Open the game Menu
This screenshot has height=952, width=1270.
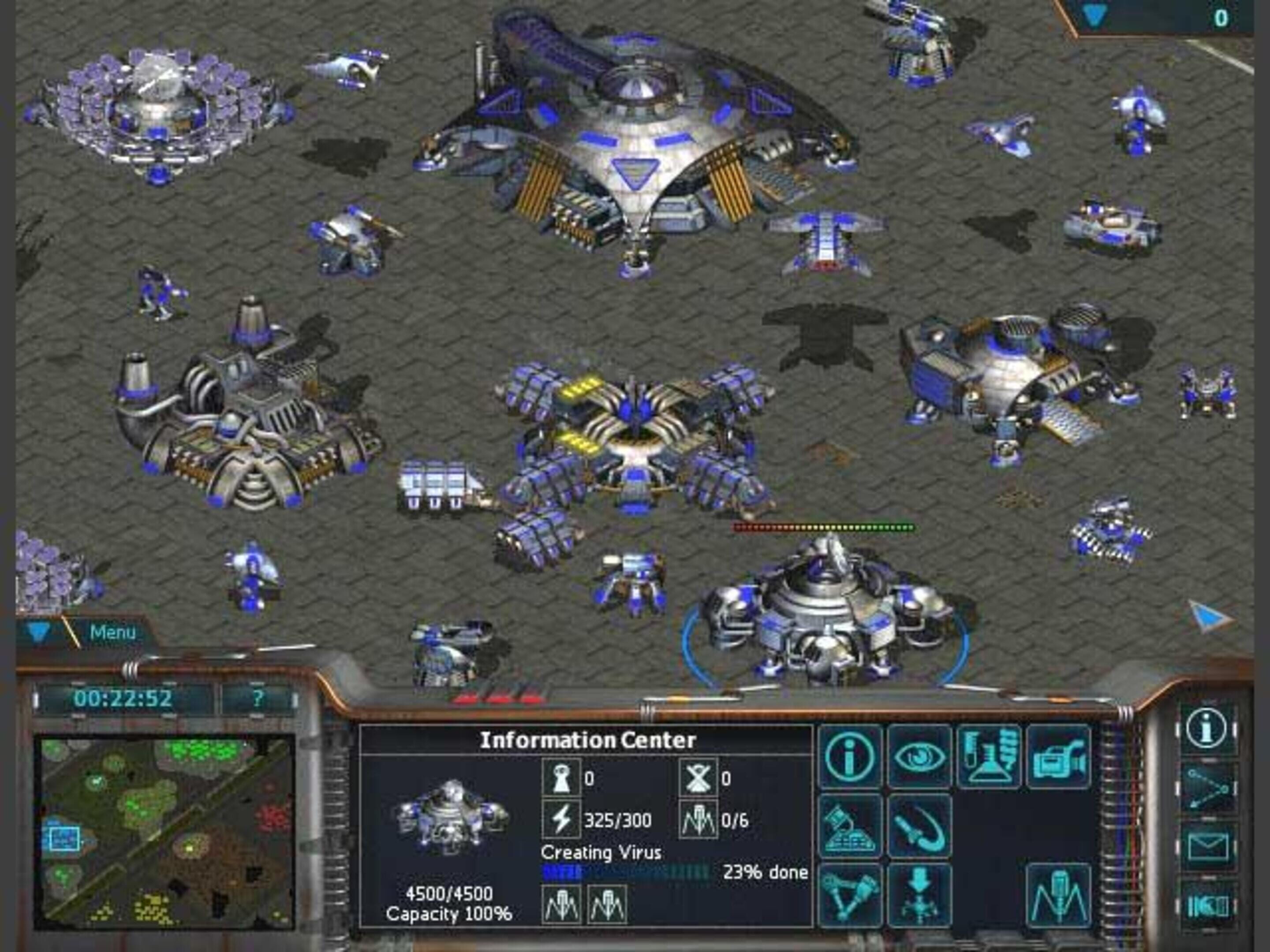click(x=112, y=632)
